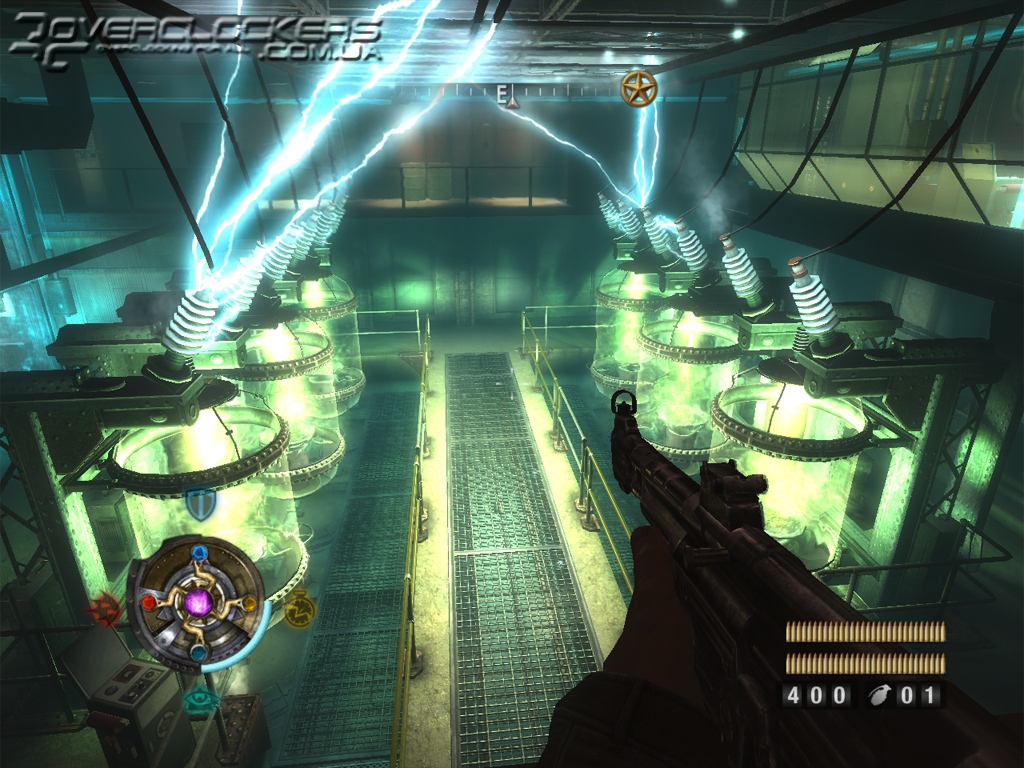
Task: Activate the blue Shield veil power icon
Action: coord(199,502)
